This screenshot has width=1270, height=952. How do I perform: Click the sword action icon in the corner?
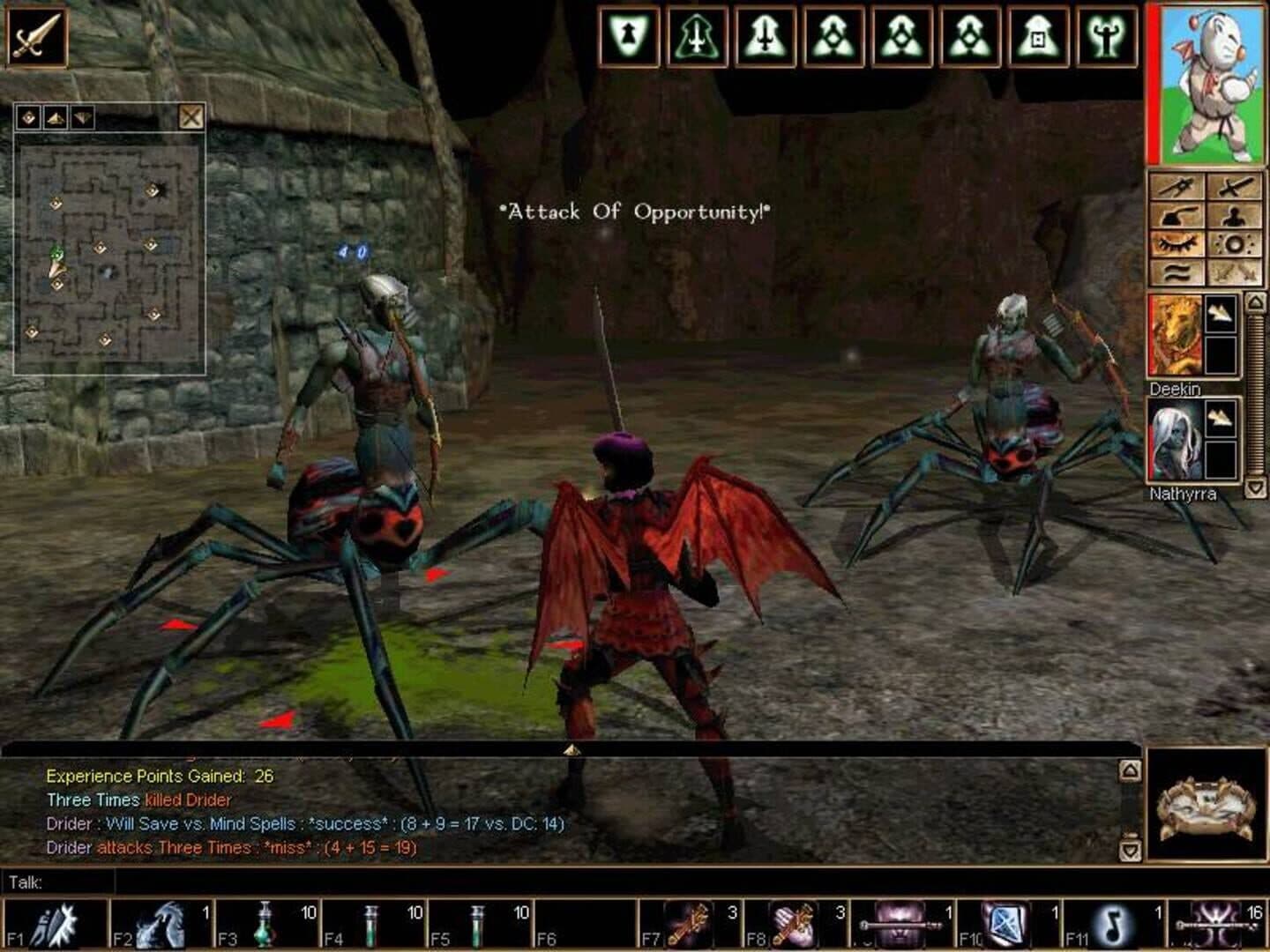37,36
